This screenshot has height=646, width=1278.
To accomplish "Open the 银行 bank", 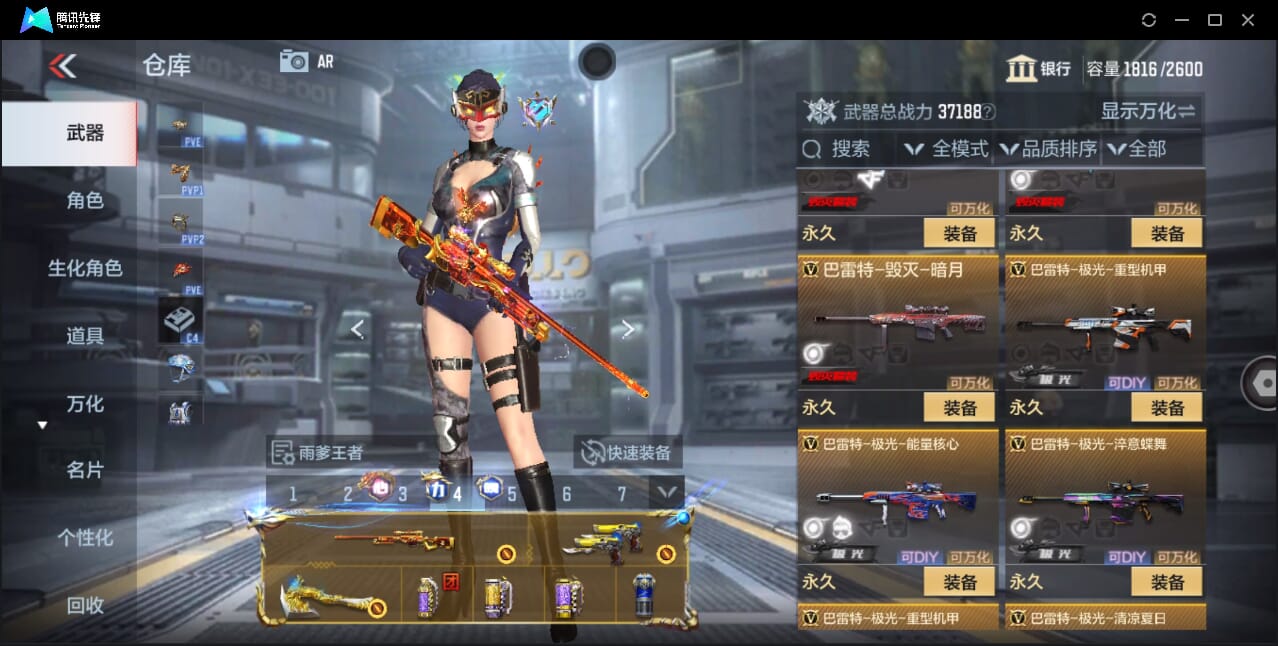I will tap(1039, 69).
